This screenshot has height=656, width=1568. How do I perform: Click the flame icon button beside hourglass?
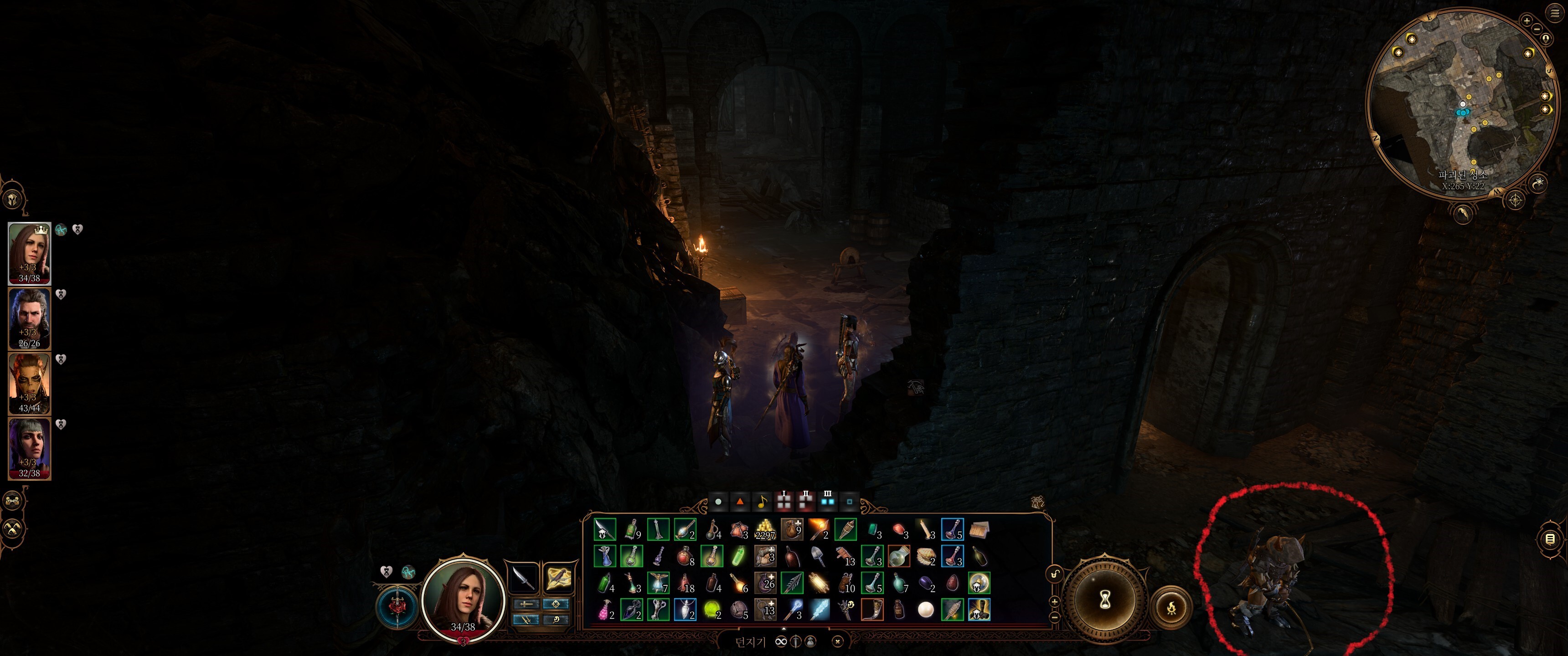tap(1171, 607)
